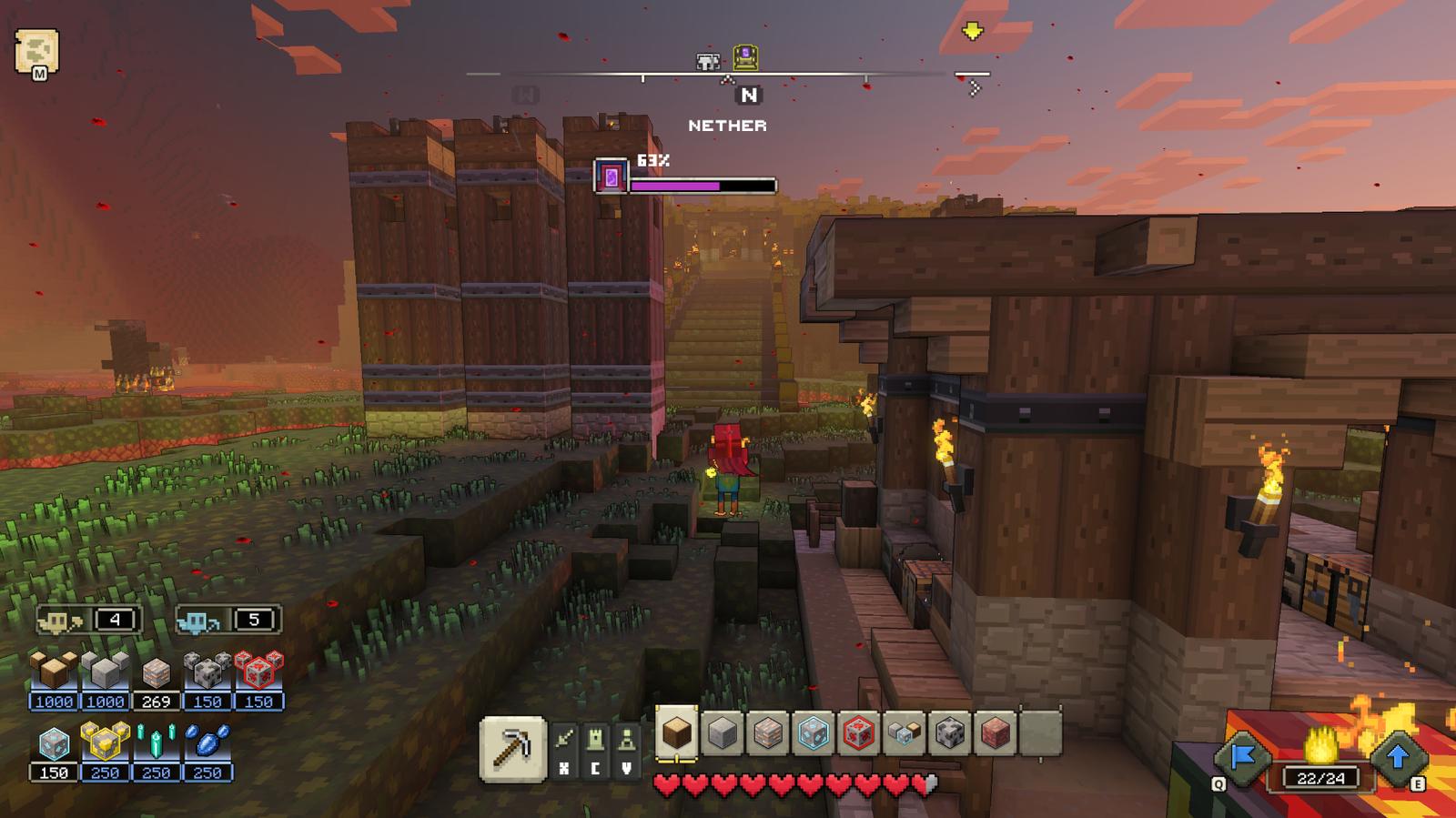Viewport: 1456px width, 818px height.
Task: Activate the blue banner rally command
Action: tap(1242, 757)
